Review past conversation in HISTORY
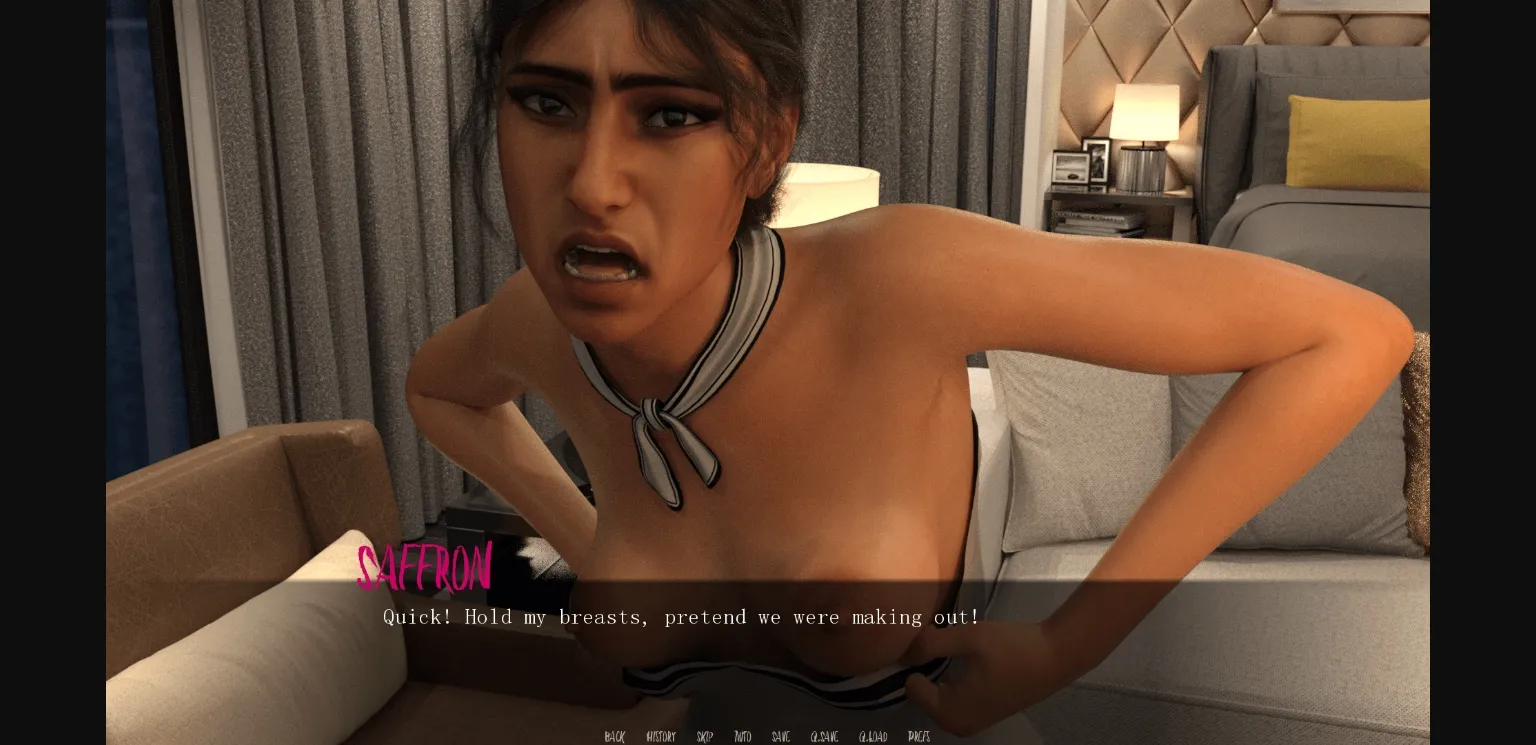 [660, 737]
